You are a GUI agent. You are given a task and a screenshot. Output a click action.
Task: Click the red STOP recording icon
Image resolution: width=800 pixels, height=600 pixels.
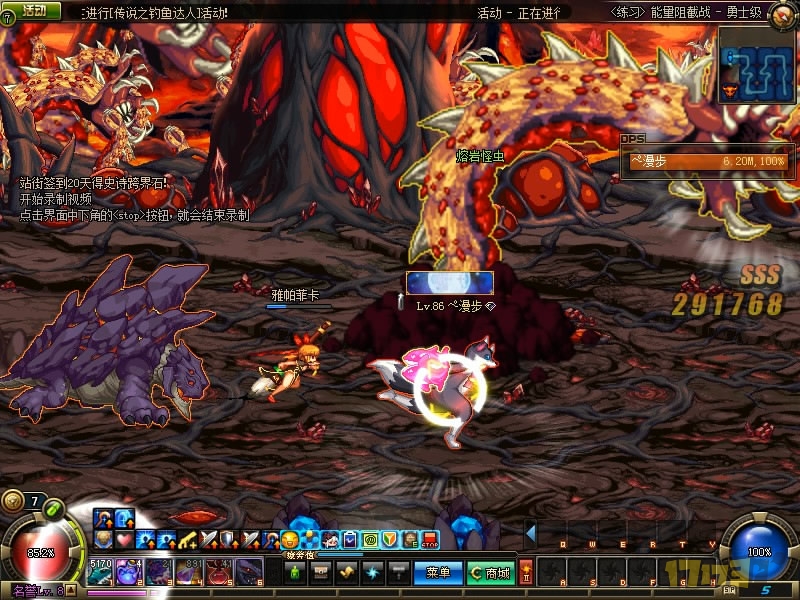point(430,541)
